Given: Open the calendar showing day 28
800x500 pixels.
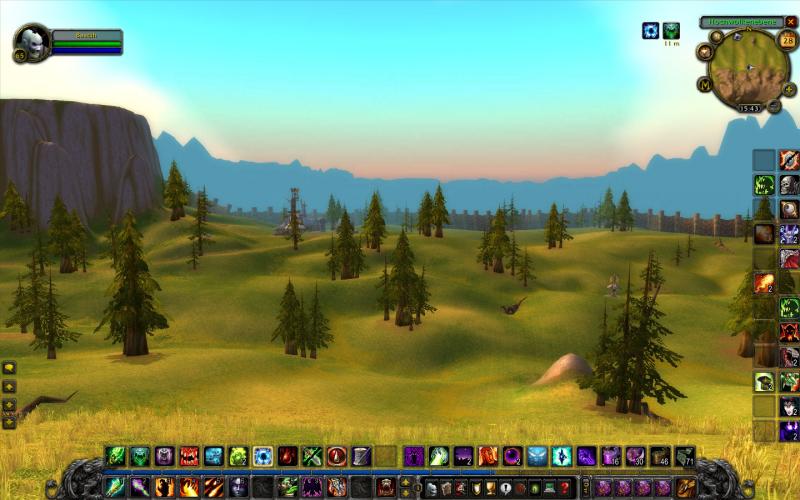Looking at the screenshot, I should pos(787,40).
